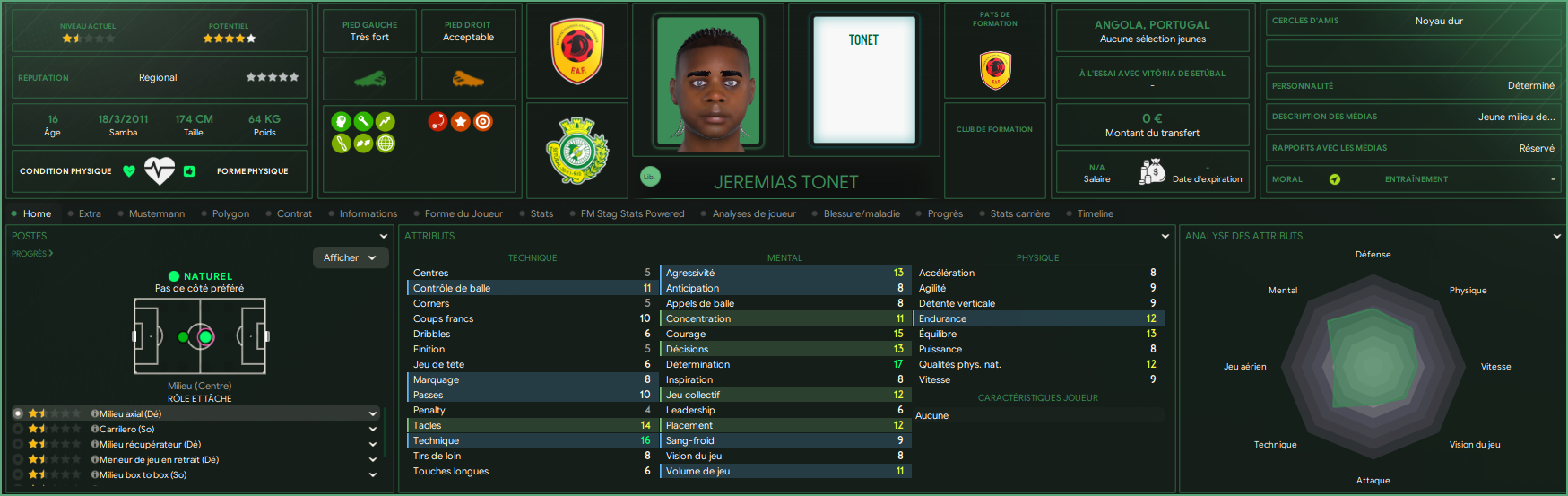This screenshot has width=1568, height=496.
Task: Open the Contrat tab
Action: click(x=294, y=213)
